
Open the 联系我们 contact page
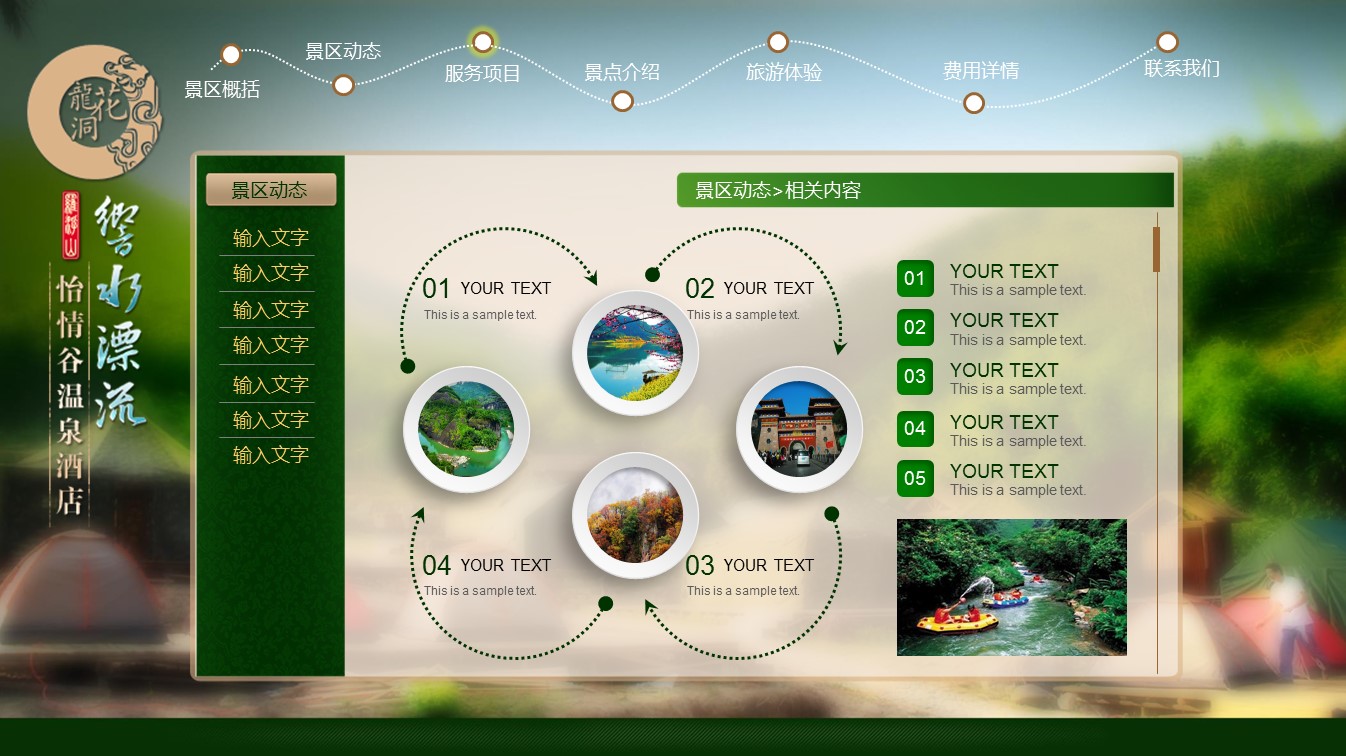1182,68
